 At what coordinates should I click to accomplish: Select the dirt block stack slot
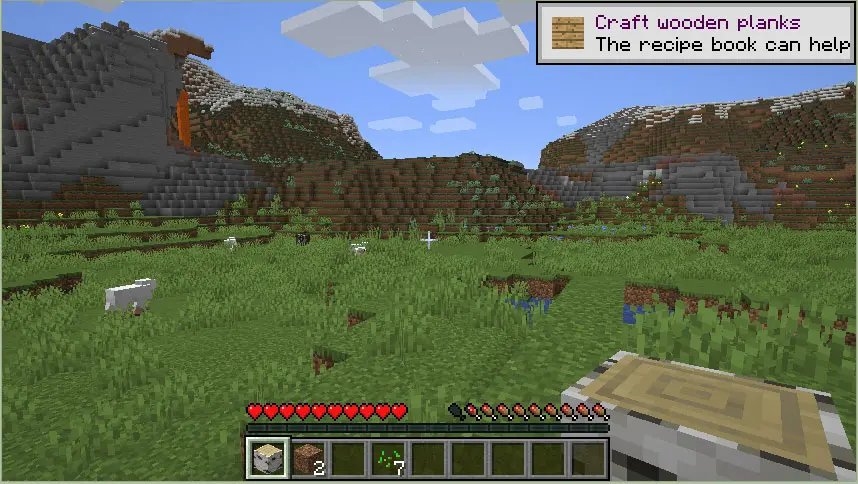coord(309,459)
